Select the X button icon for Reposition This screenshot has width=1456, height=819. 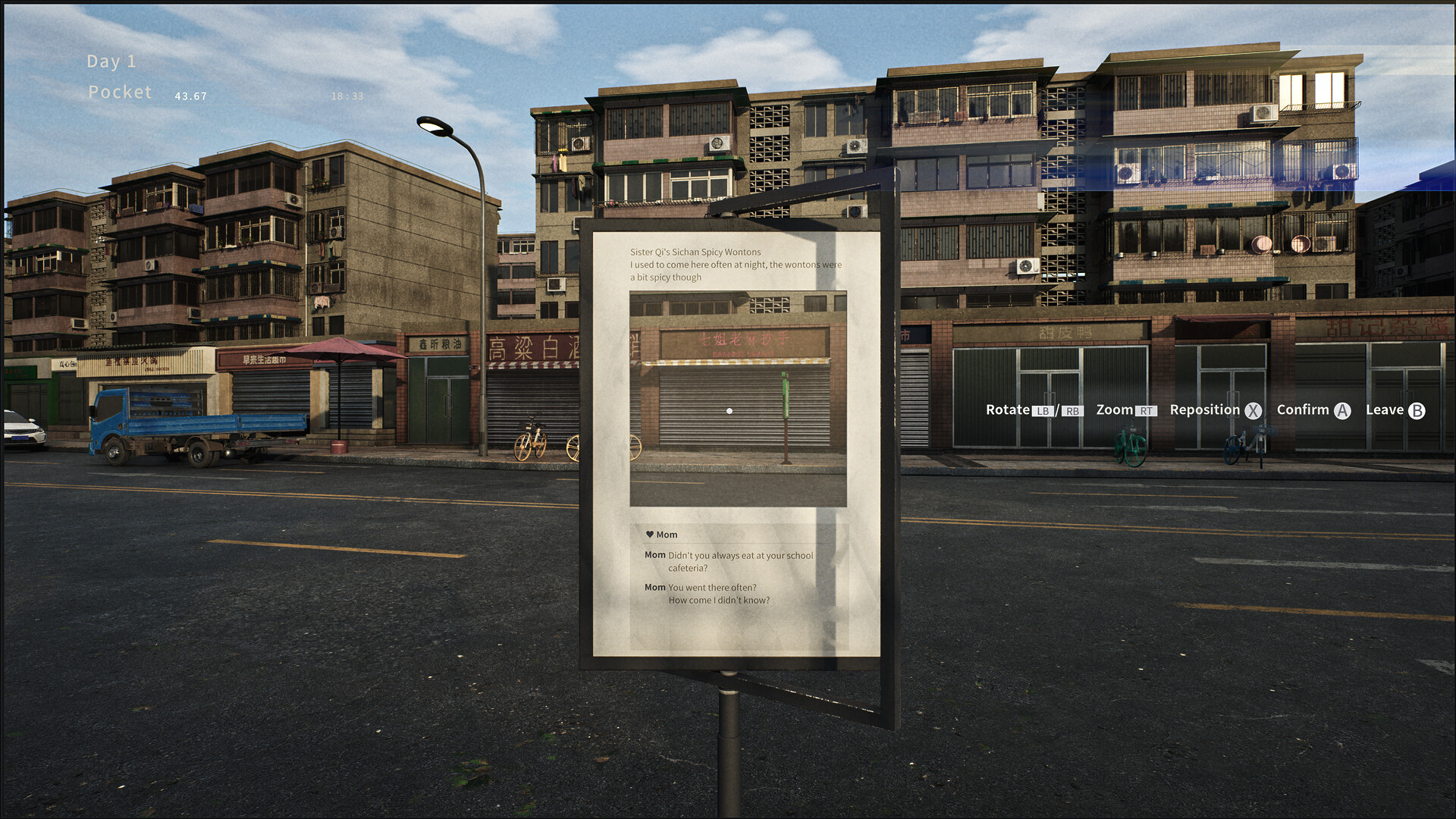pos(1254,410)
